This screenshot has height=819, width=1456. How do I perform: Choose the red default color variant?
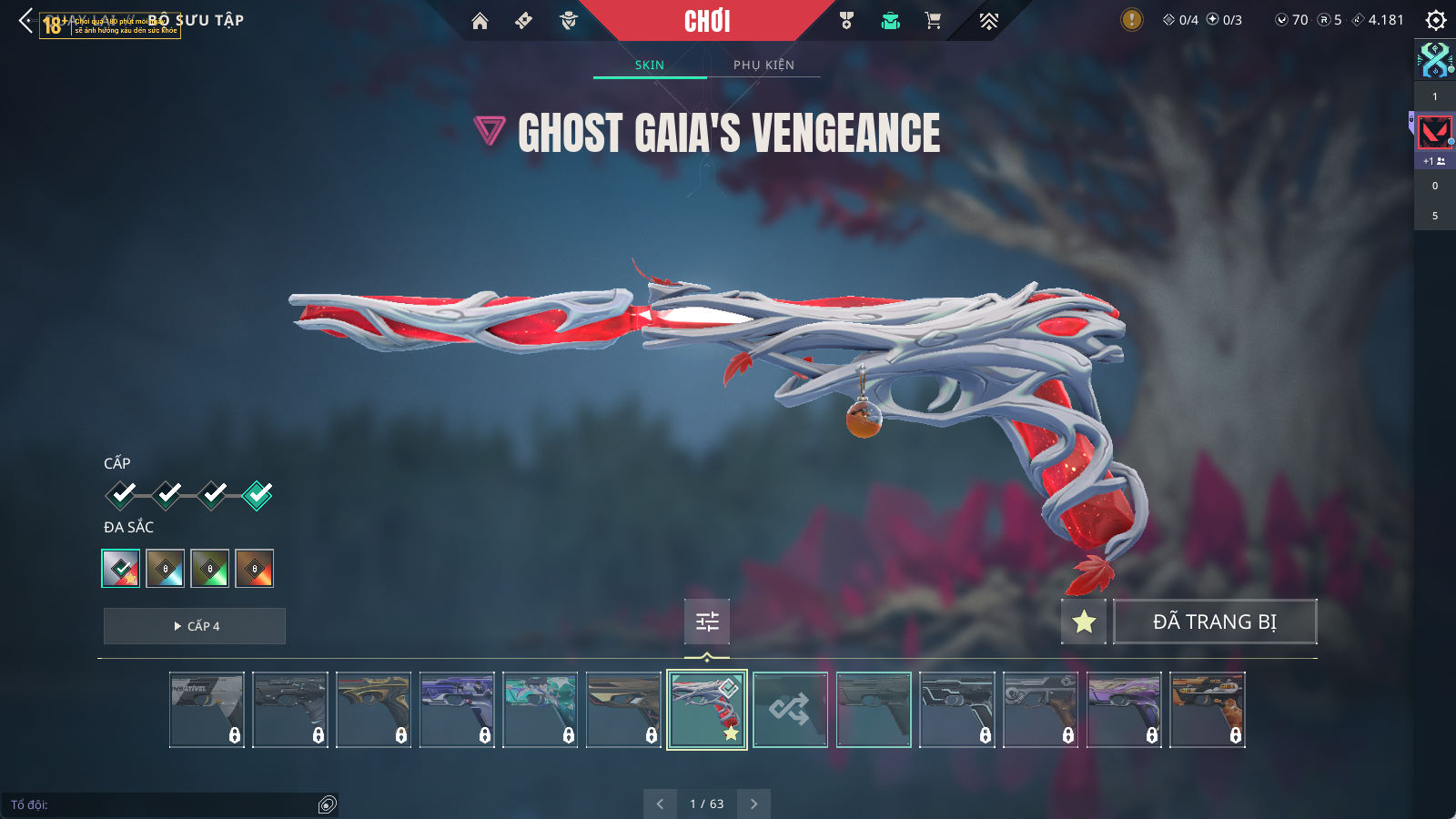pos(121,569)
